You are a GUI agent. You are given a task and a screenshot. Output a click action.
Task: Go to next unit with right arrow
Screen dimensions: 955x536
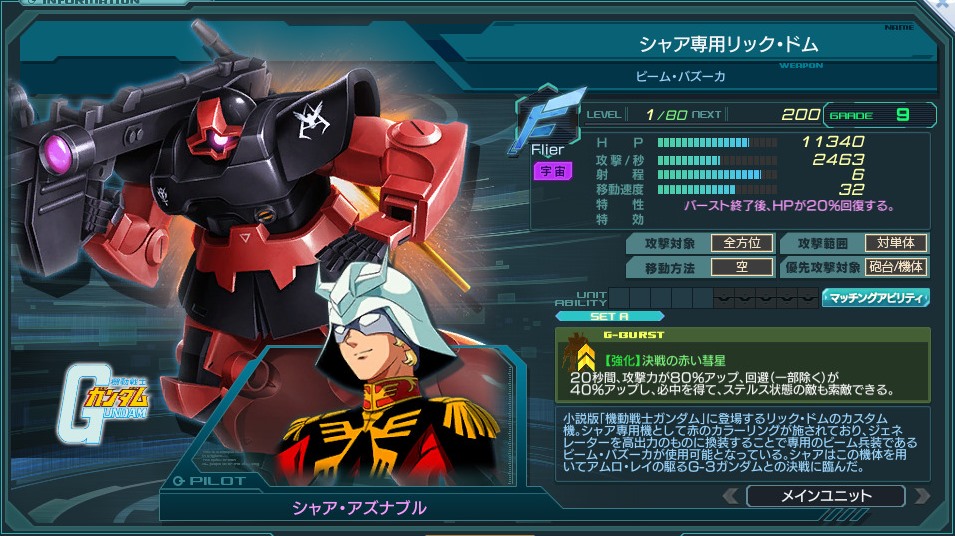(921, 496)
